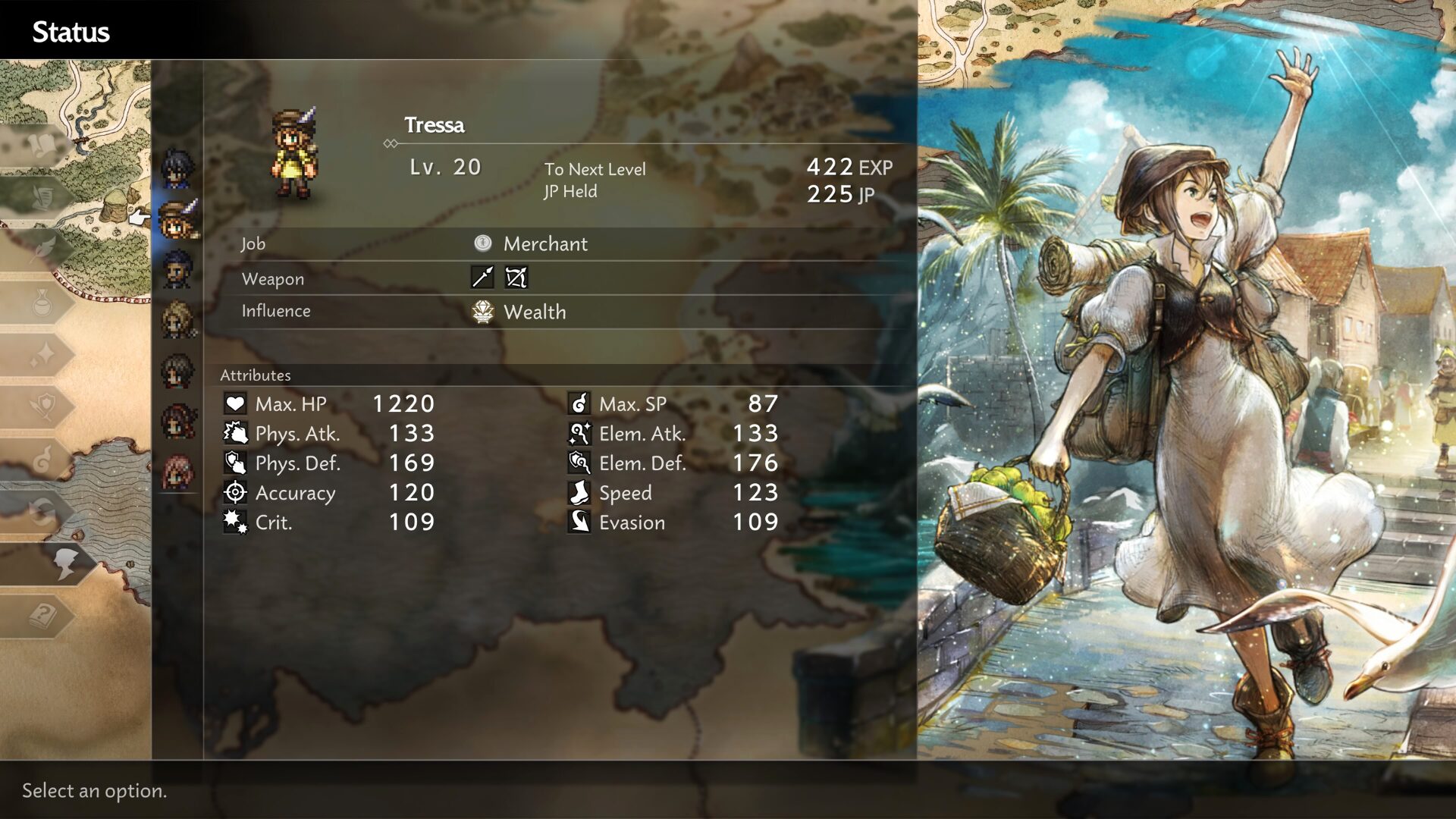
Task: Open the question mark book menu
Action: (42, 615)
